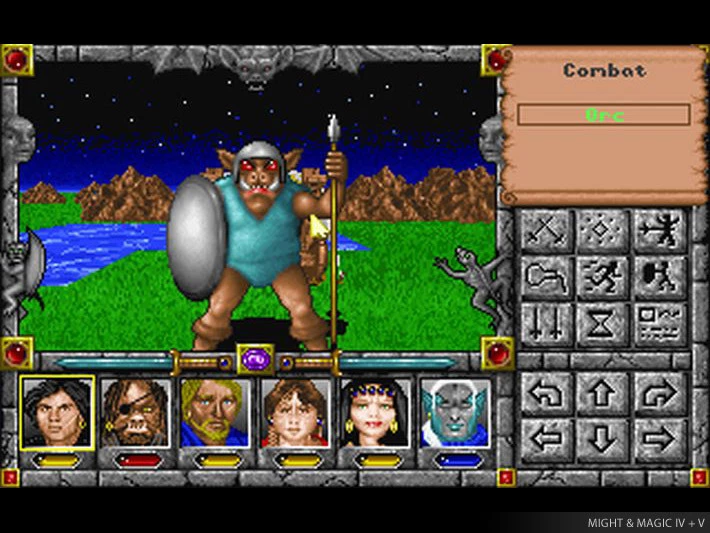Viewport: 710px width, 533px height.
Task: Select the dark-haired highlighted hero portrait
Action: [x=57, y=412]
